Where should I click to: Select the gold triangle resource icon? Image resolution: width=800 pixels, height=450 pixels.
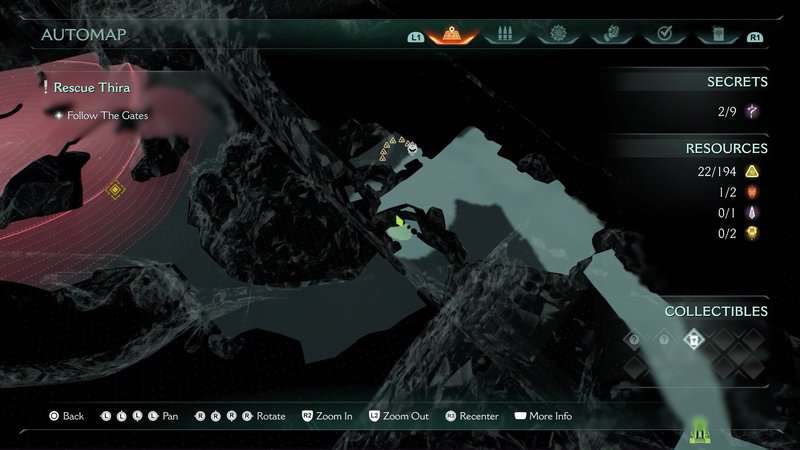(x=752, y=172)
